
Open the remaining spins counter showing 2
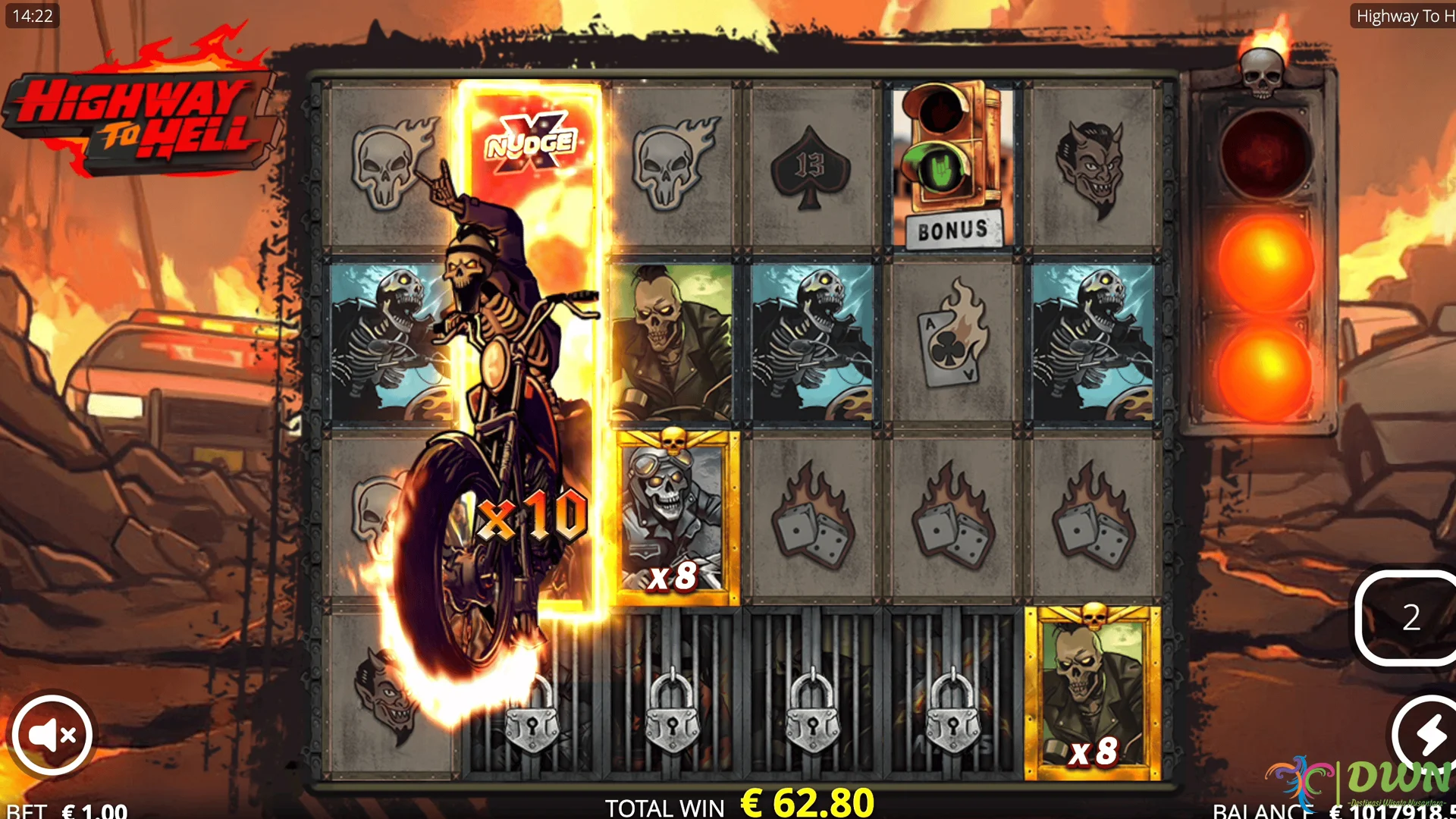pyautogui.click(x=1410, y=618)
